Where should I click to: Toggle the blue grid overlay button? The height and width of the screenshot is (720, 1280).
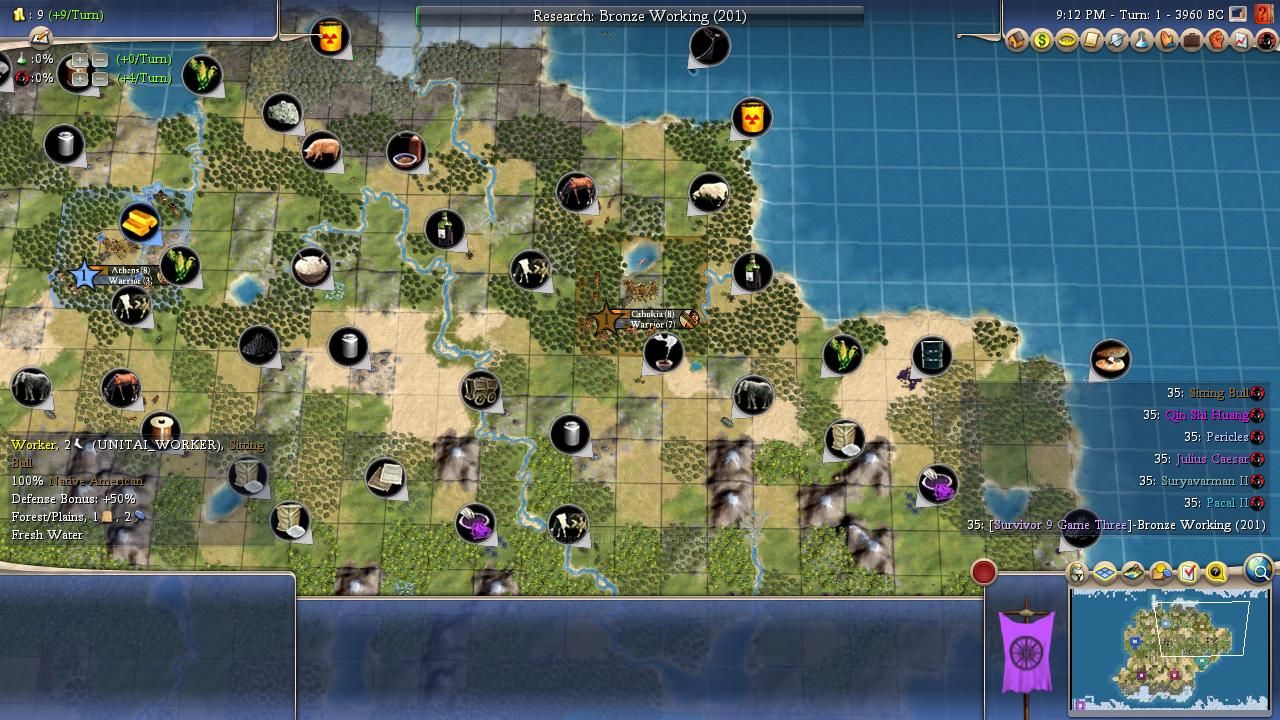(1105, 572)
